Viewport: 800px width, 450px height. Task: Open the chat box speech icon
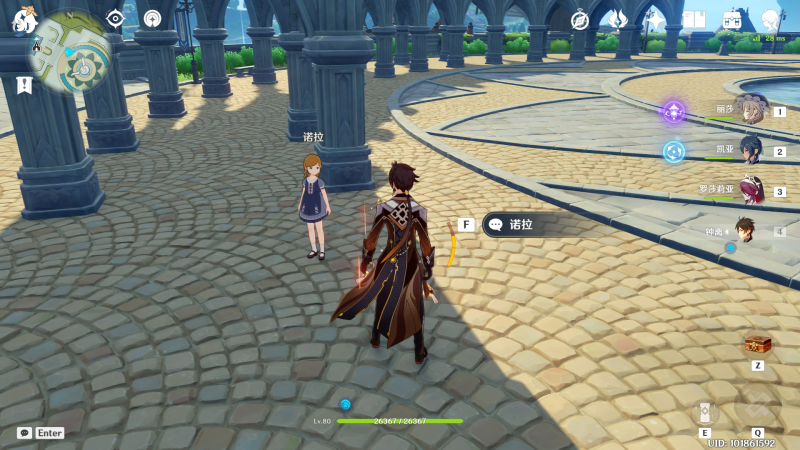click(24, 433)
